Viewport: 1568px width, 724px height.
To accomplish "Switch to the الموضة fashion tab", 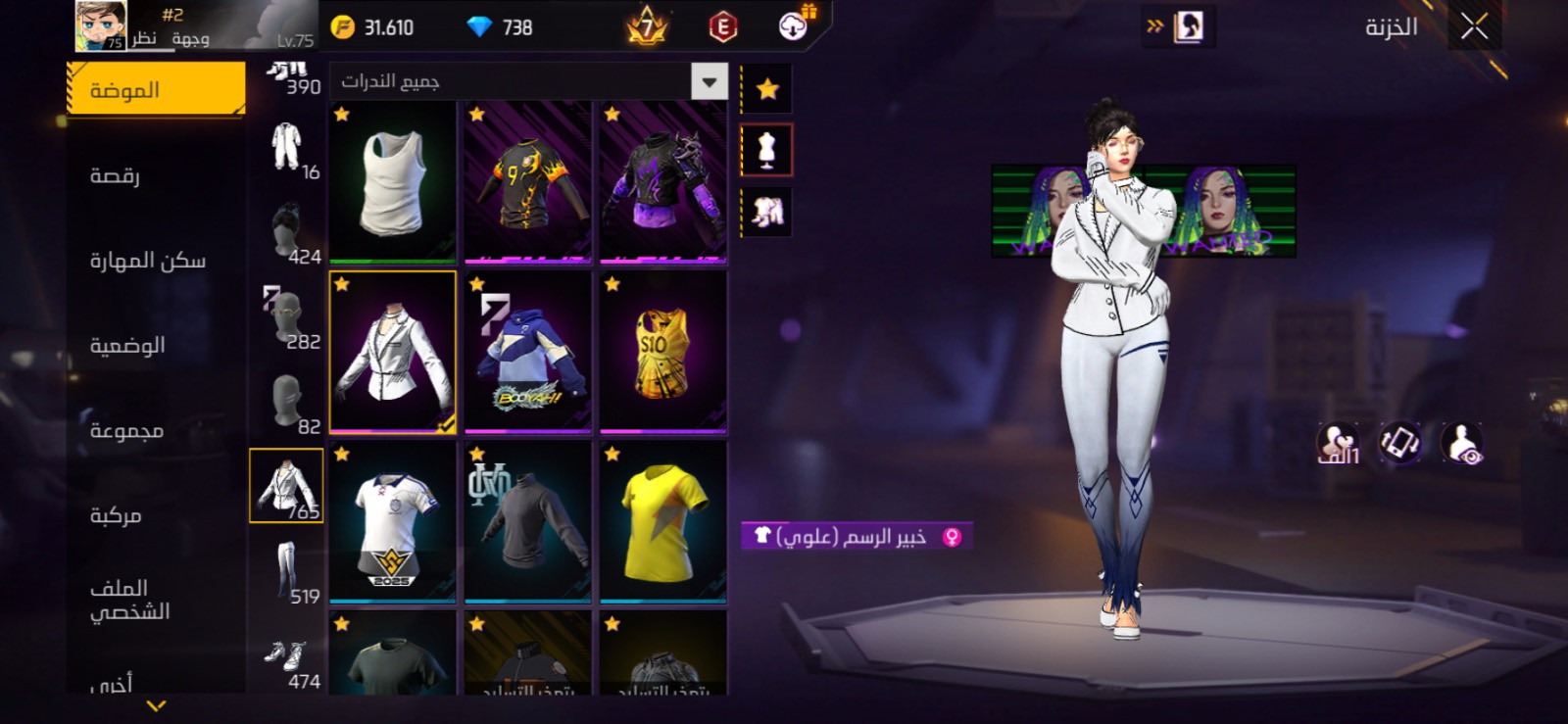I will pos(156,90).
